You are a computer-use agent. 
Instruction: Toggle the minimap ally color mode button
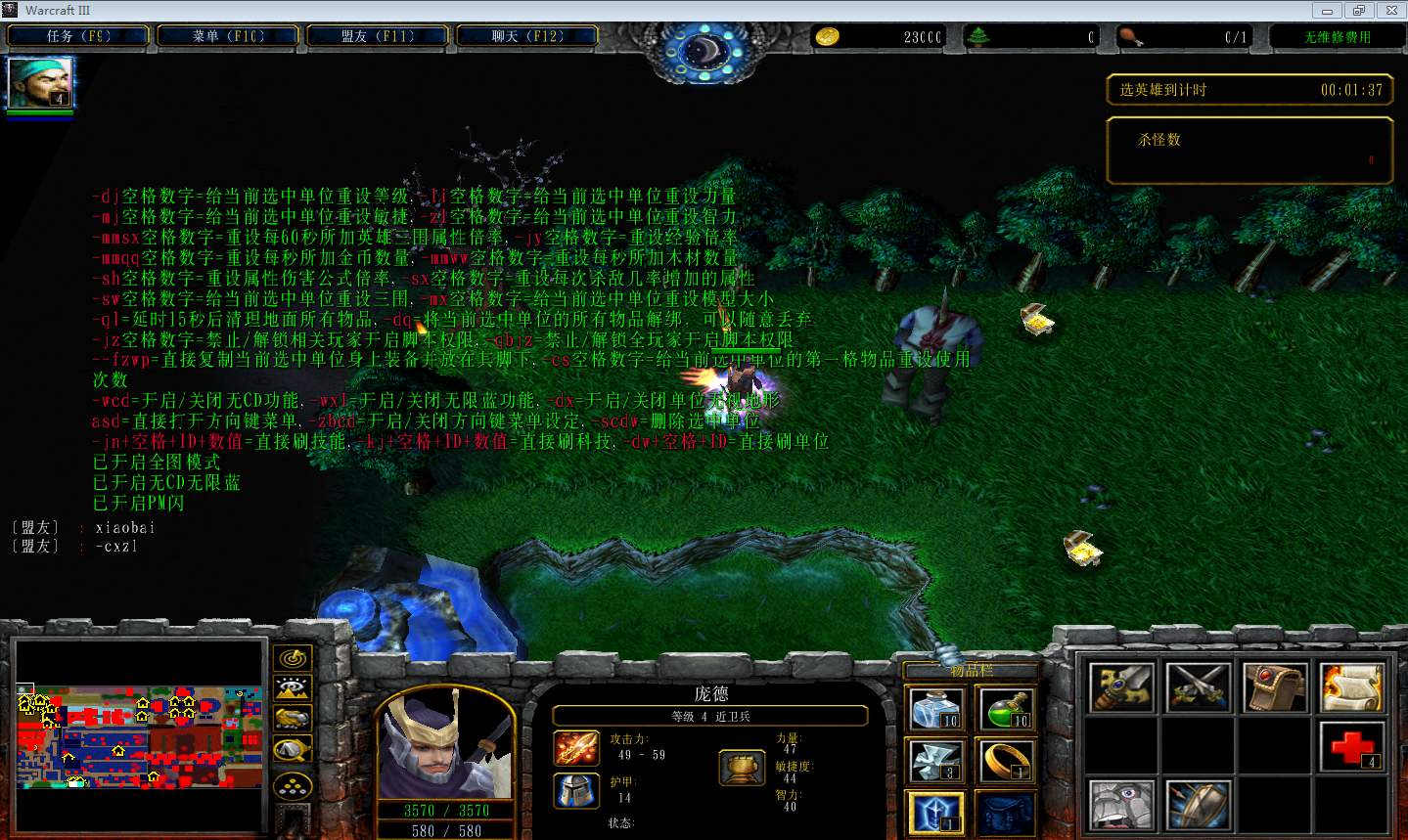pos(293,719)
